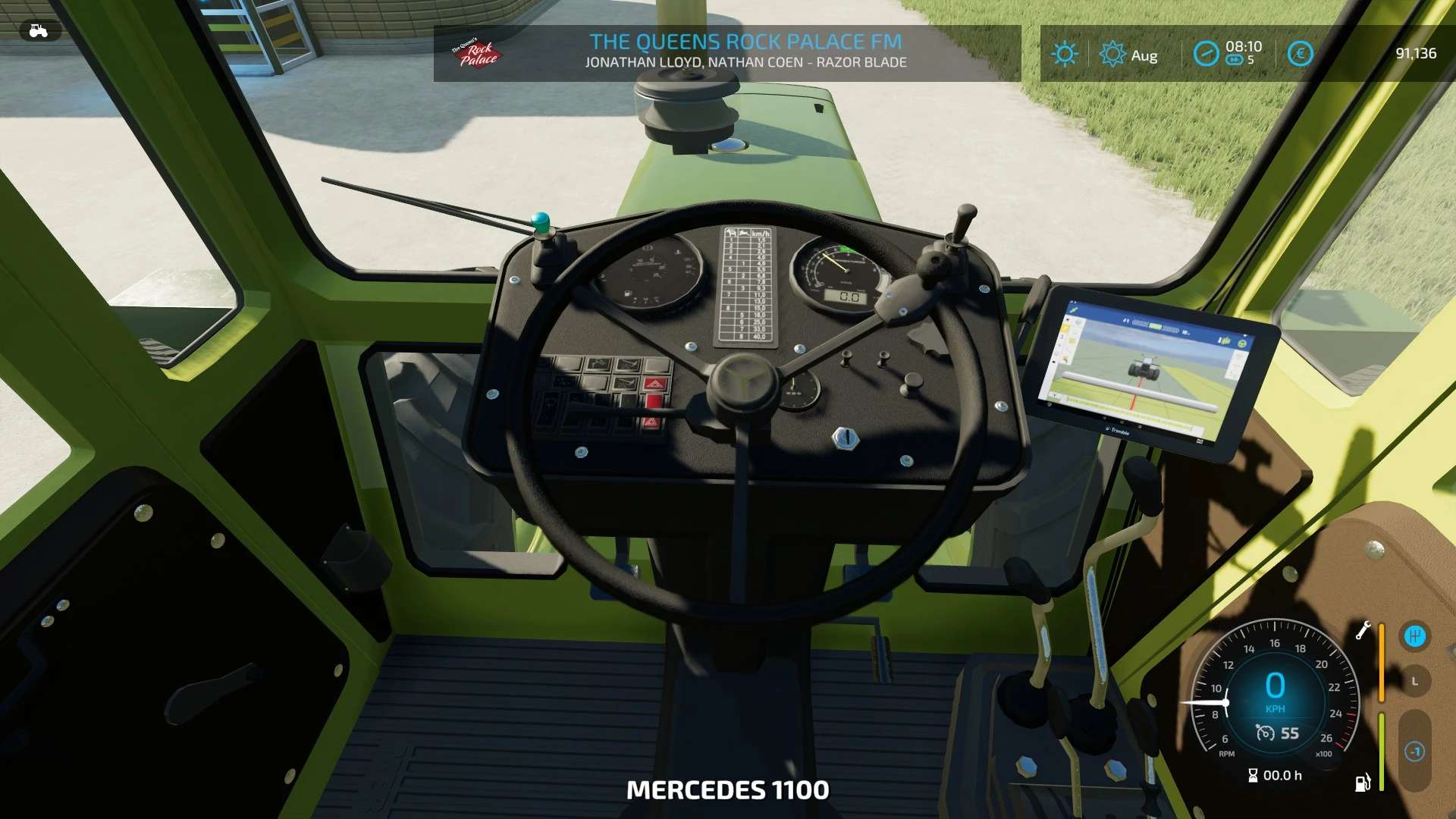Click the clock icon next to 08:10

pos(1207,53)
